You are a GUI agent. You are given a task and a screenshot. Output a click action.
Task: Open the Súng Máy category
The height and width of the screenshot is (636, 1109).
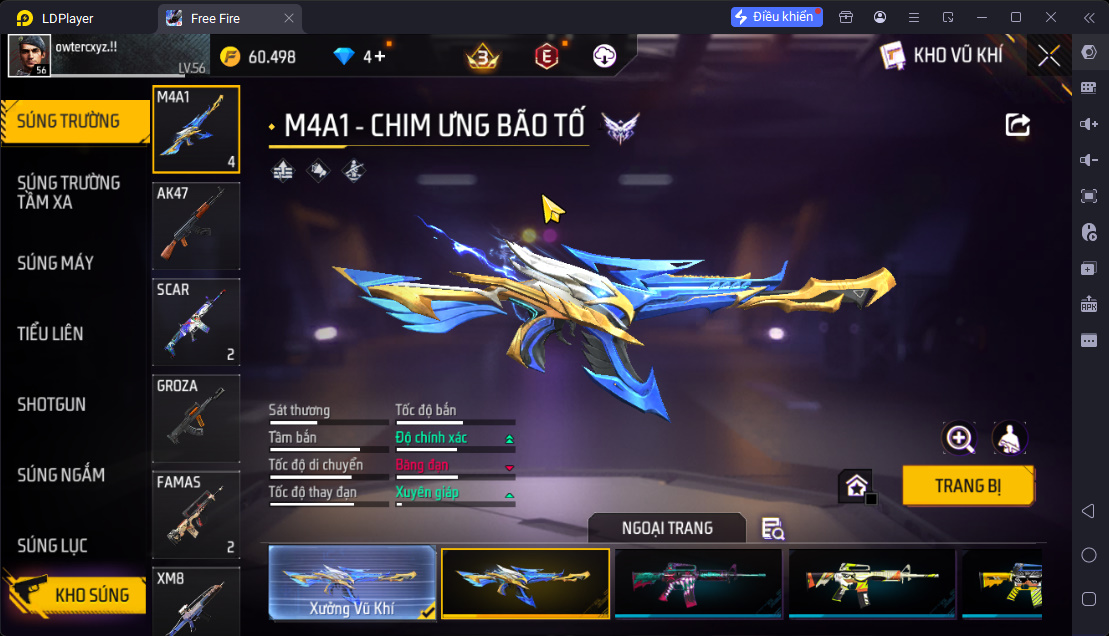click(56, 263)
